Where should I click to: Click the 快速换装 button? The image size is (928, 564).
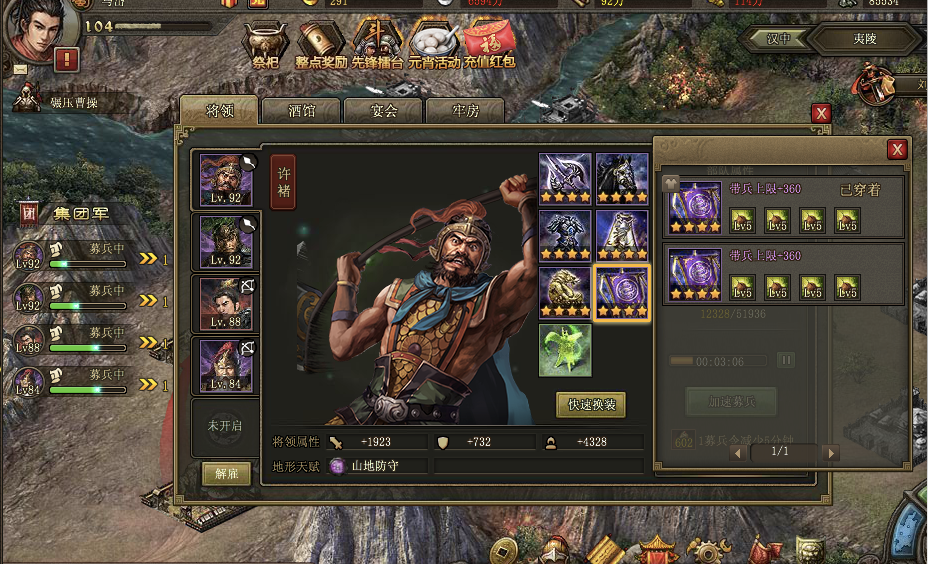(x=591, y=405)
